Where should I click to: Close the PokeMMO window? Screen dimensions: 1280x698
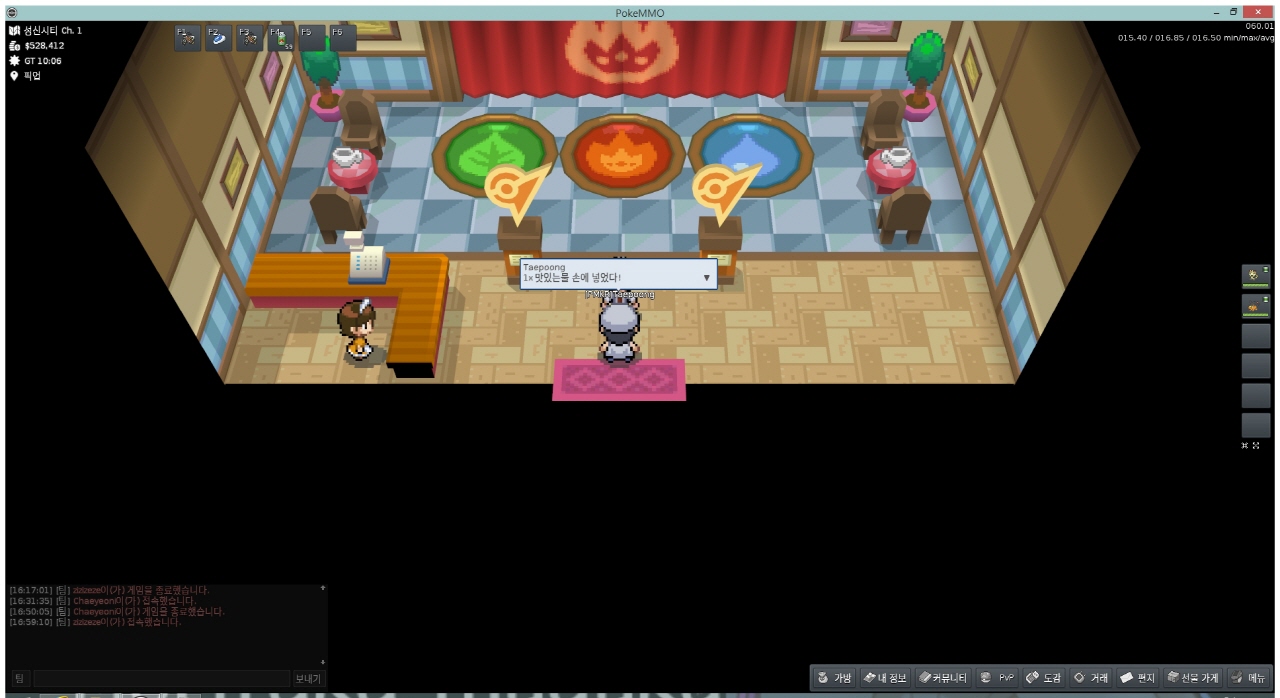tap(1257, 11)
